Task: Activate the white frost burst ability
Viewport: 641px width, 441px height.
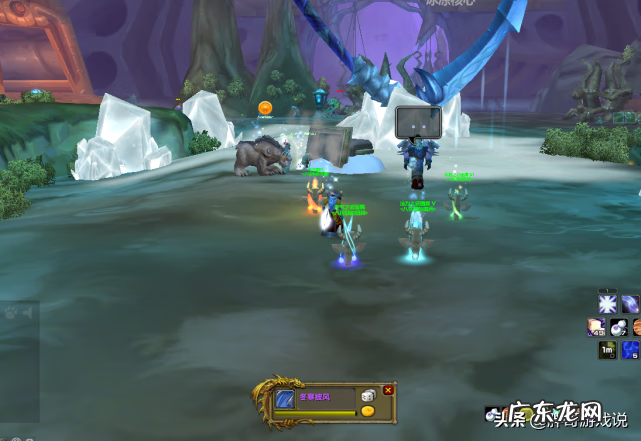Action: (607, 303)
